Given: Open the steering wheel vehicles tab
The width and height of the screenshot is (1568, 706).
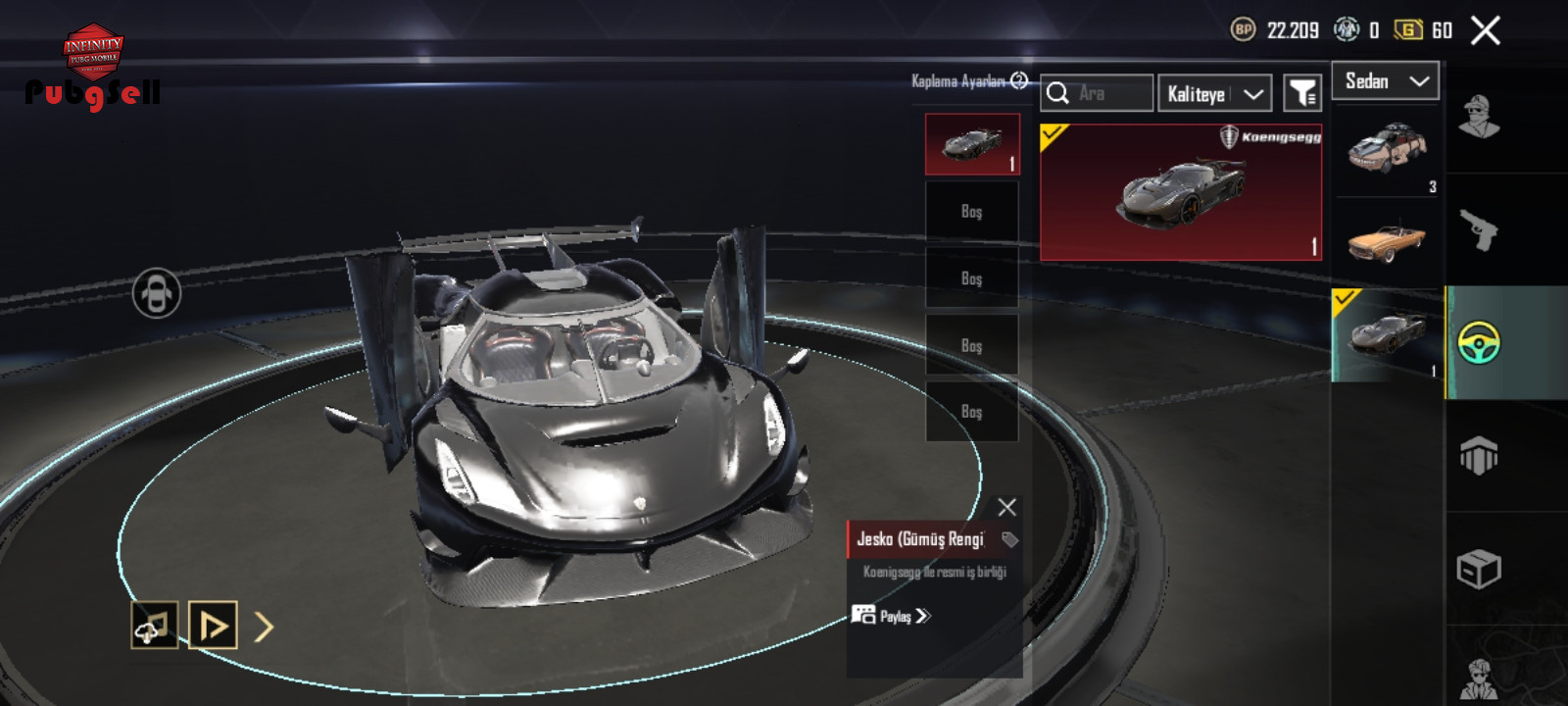Looking at the screenshot, I should tap(1479, 343).
